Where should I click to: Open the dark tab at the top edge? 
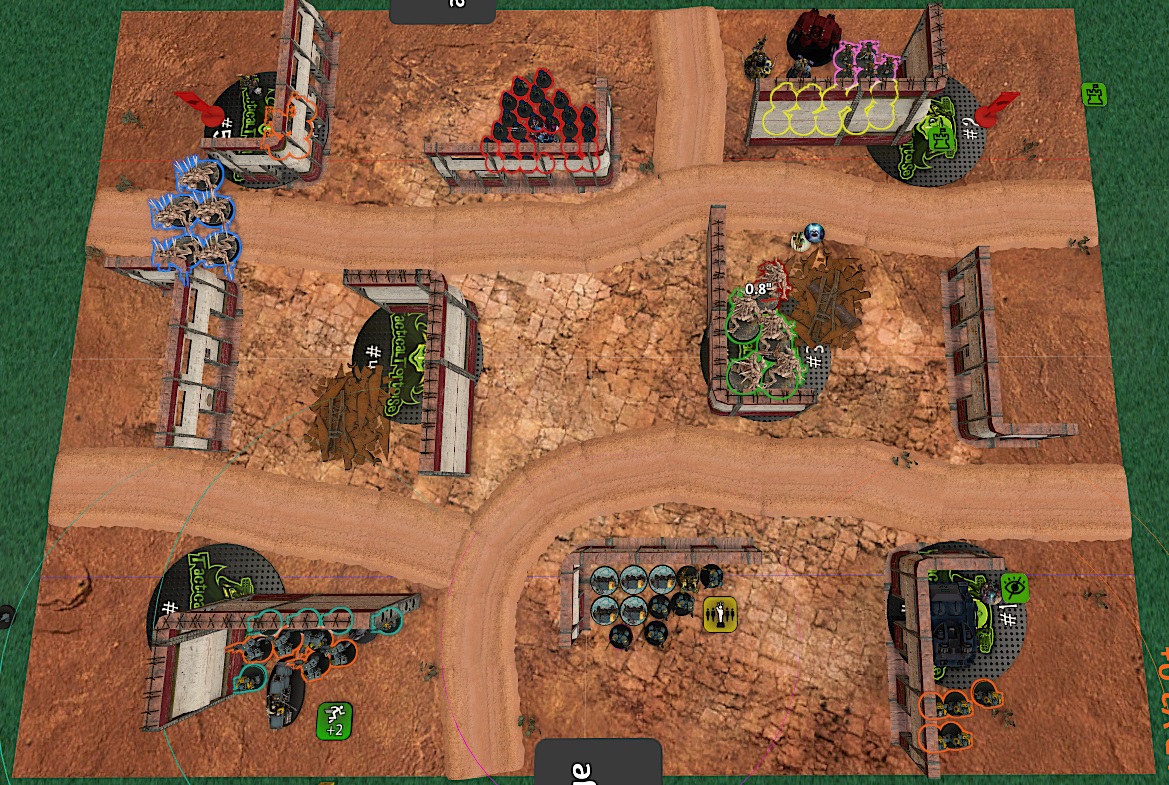444,9
